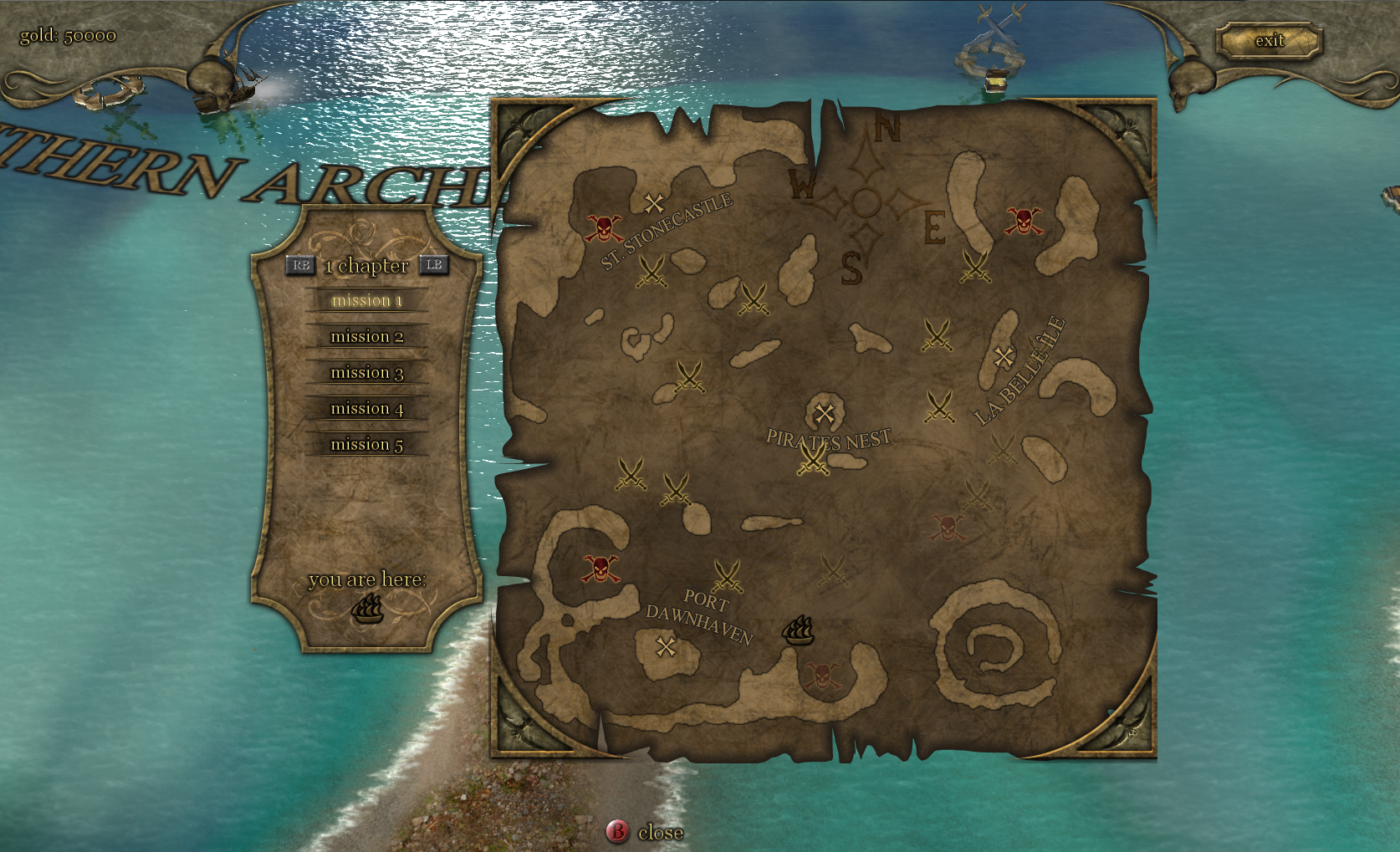Choose the Port Dawnhaven port marker
The height and width of the screenshot is (852, 1400).
[x=666, y=646]
